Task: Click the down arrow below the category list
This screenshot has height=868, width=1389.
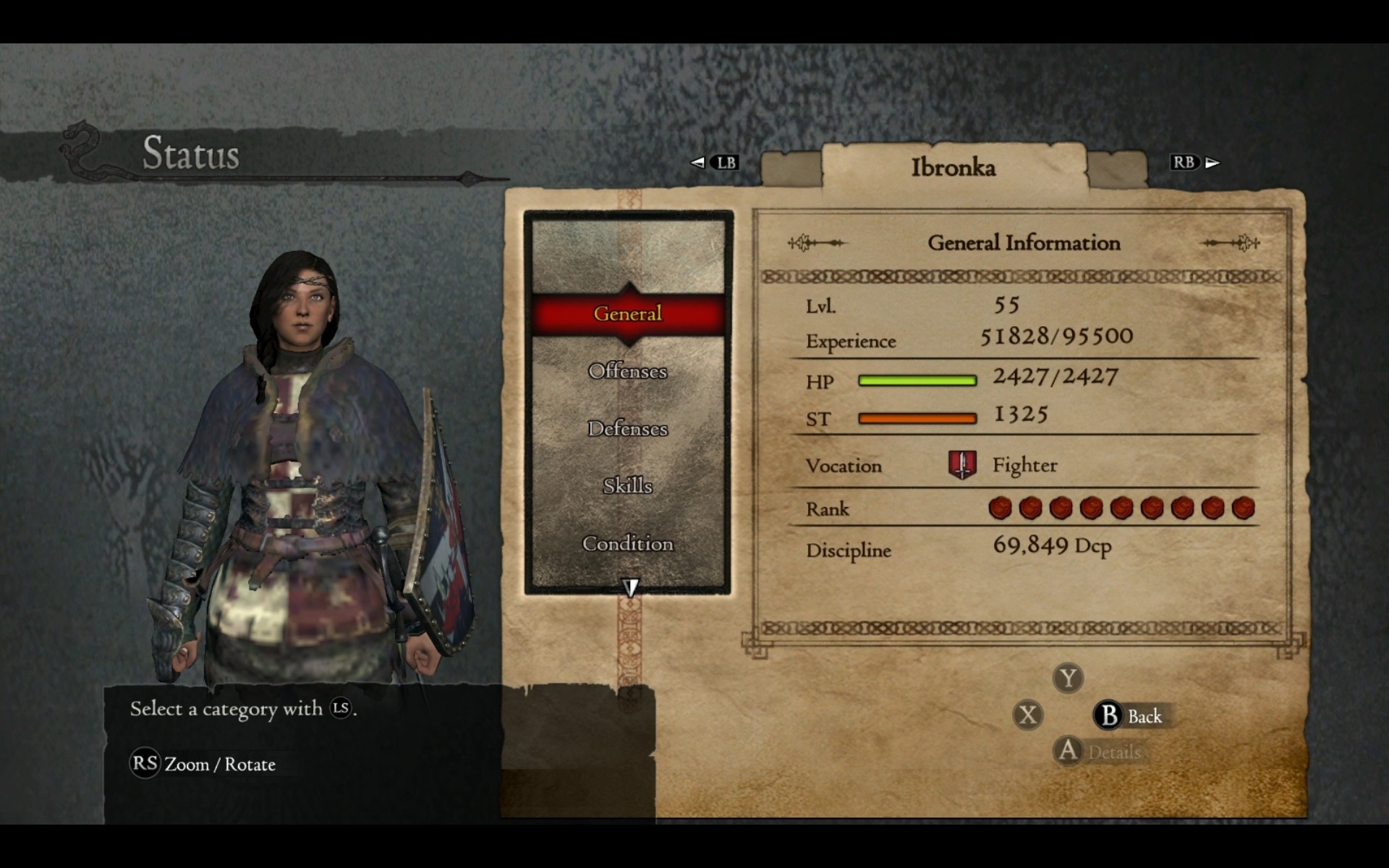Action: coord(630,587)
